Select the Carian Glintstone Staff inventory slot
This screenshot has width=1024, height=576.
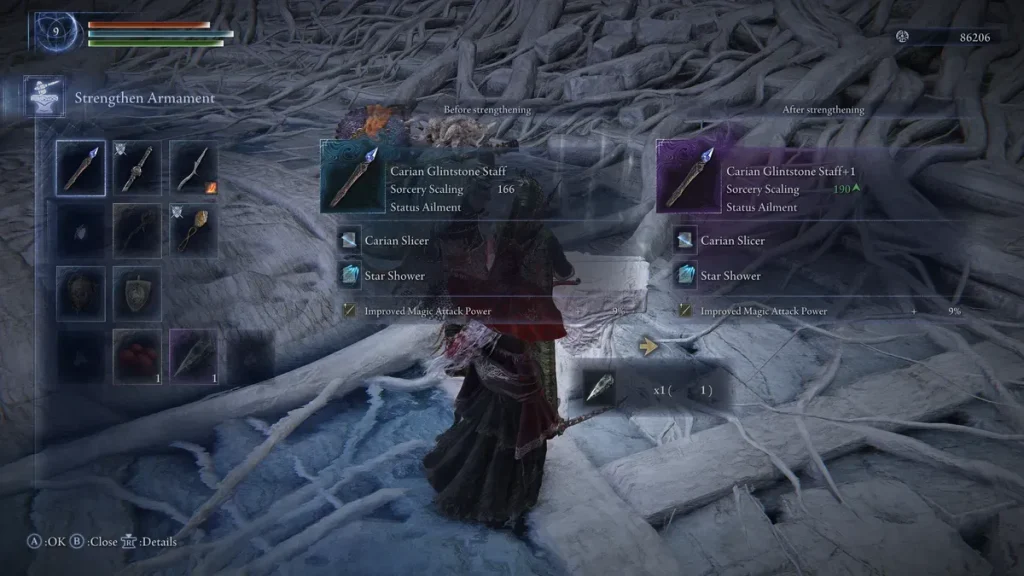[81, 166]
